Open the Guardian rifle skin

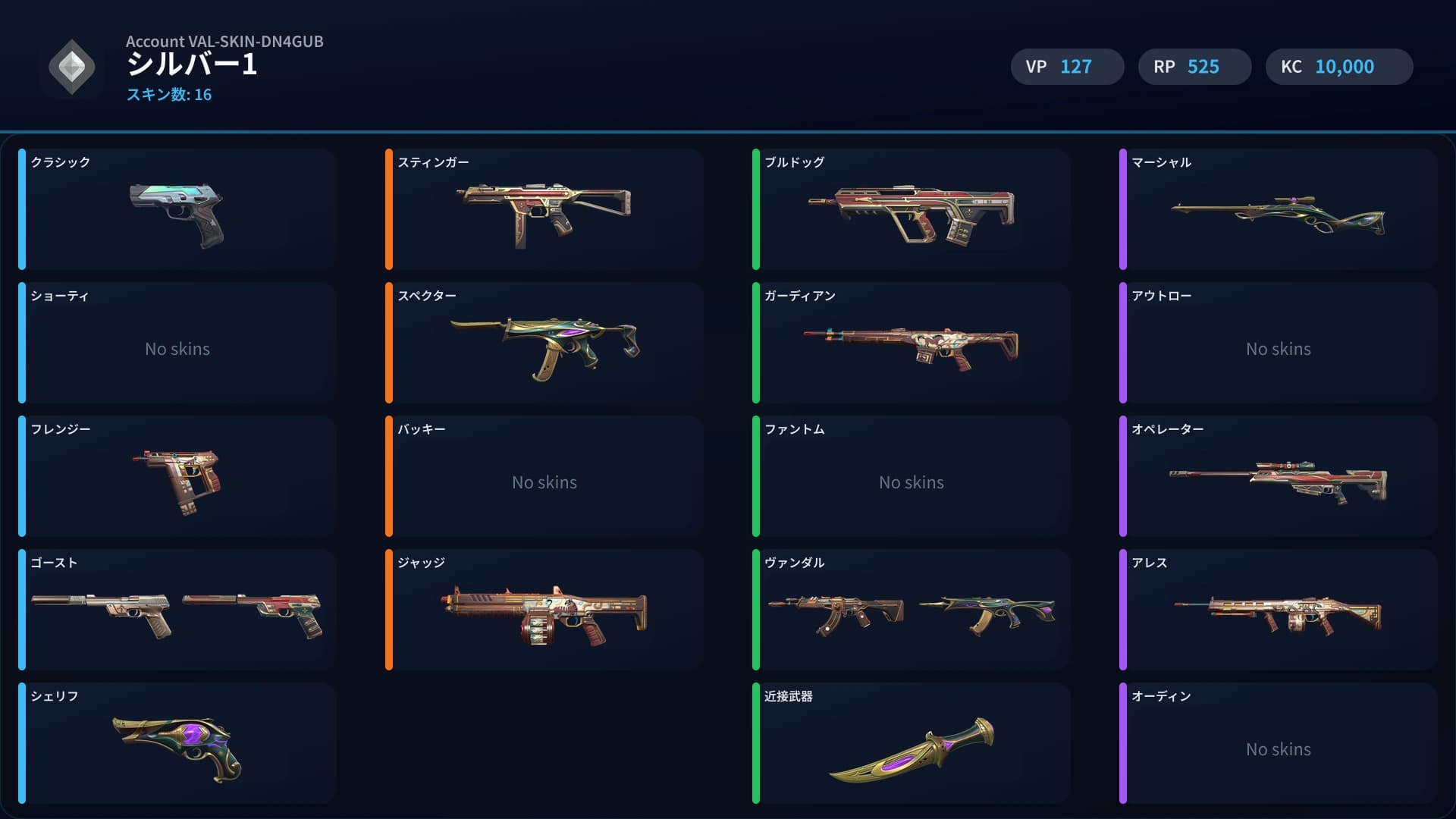[x=910, y=345]
